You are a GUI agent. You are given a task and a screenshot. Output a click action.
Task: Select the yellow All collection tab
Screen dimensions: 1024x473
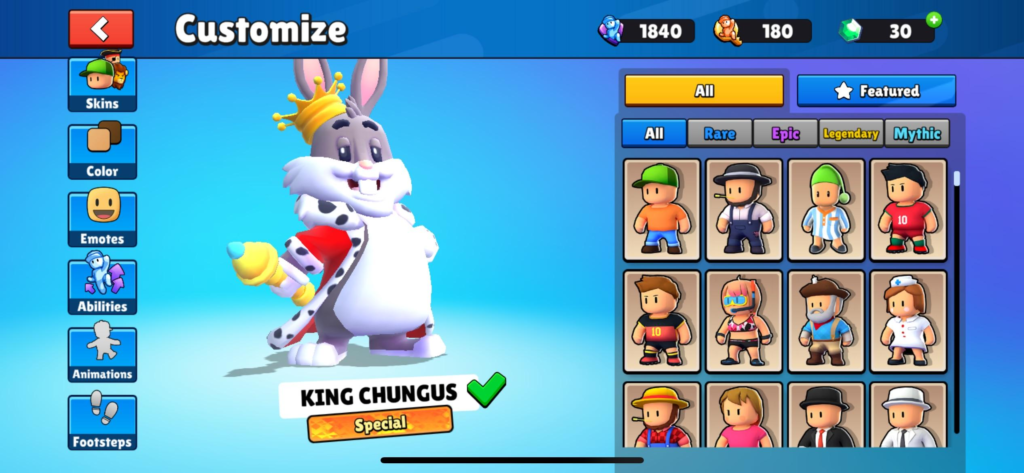(x=704, y=91)
